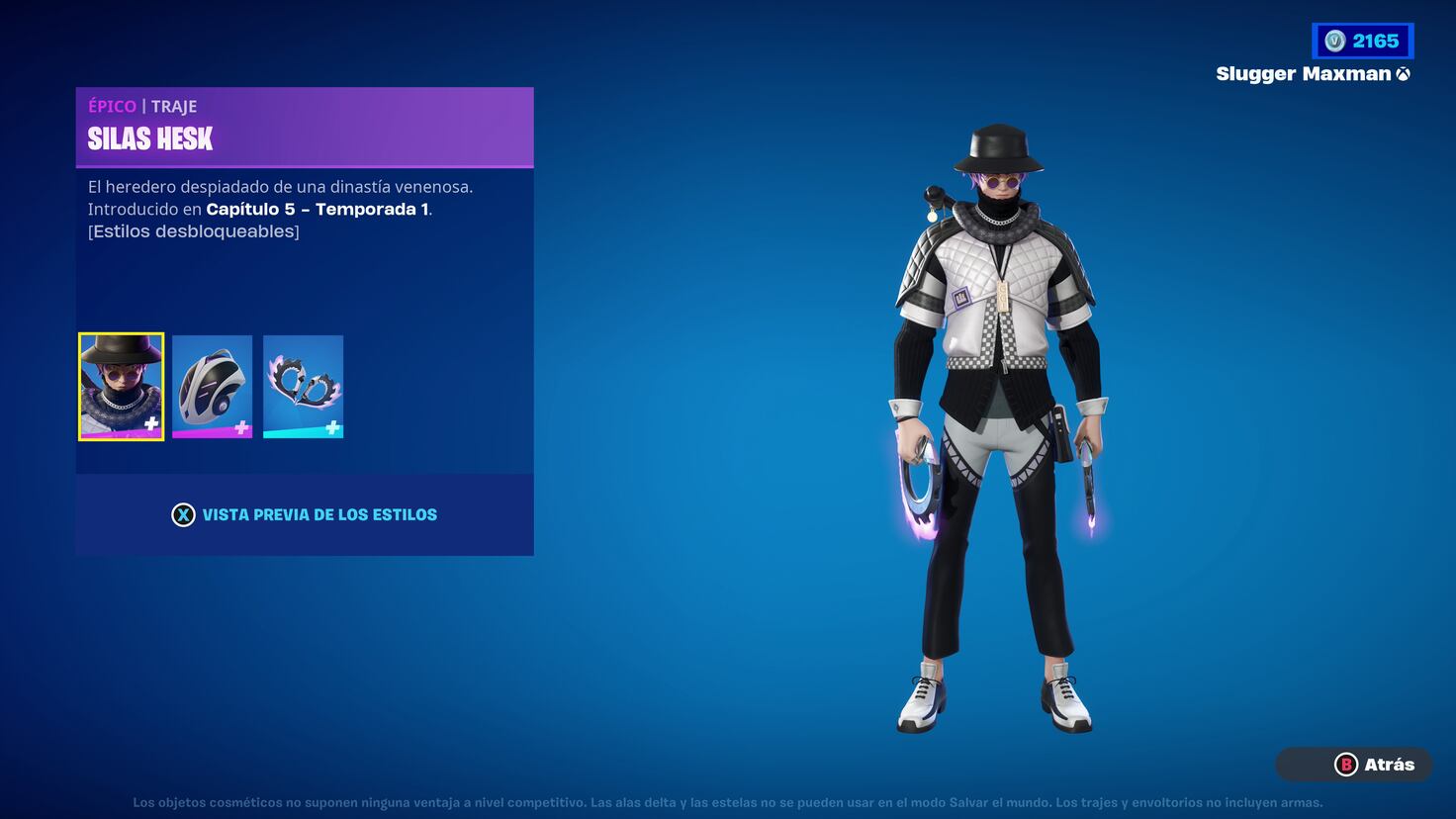
Task: Click the ÉPICO | TRAJE header tab
Action: pyautogui.click(x=142, y=106)
